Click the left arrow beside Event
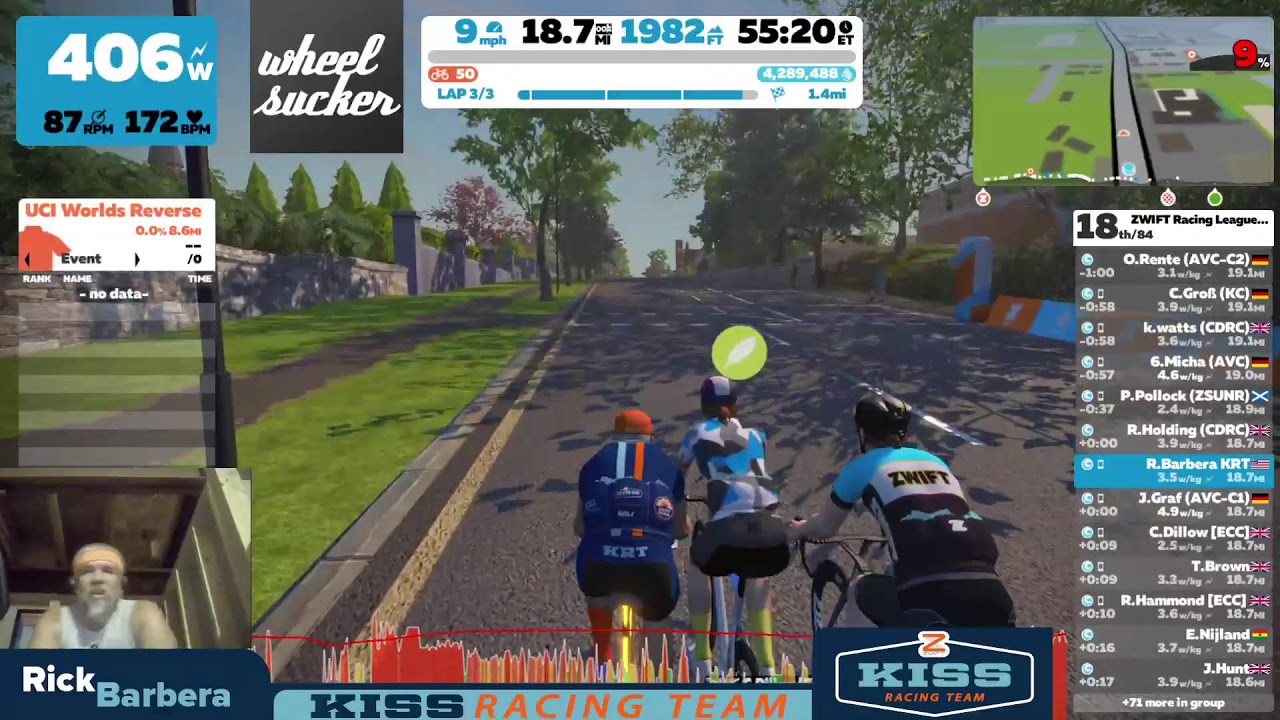 (x=29, y=259)
